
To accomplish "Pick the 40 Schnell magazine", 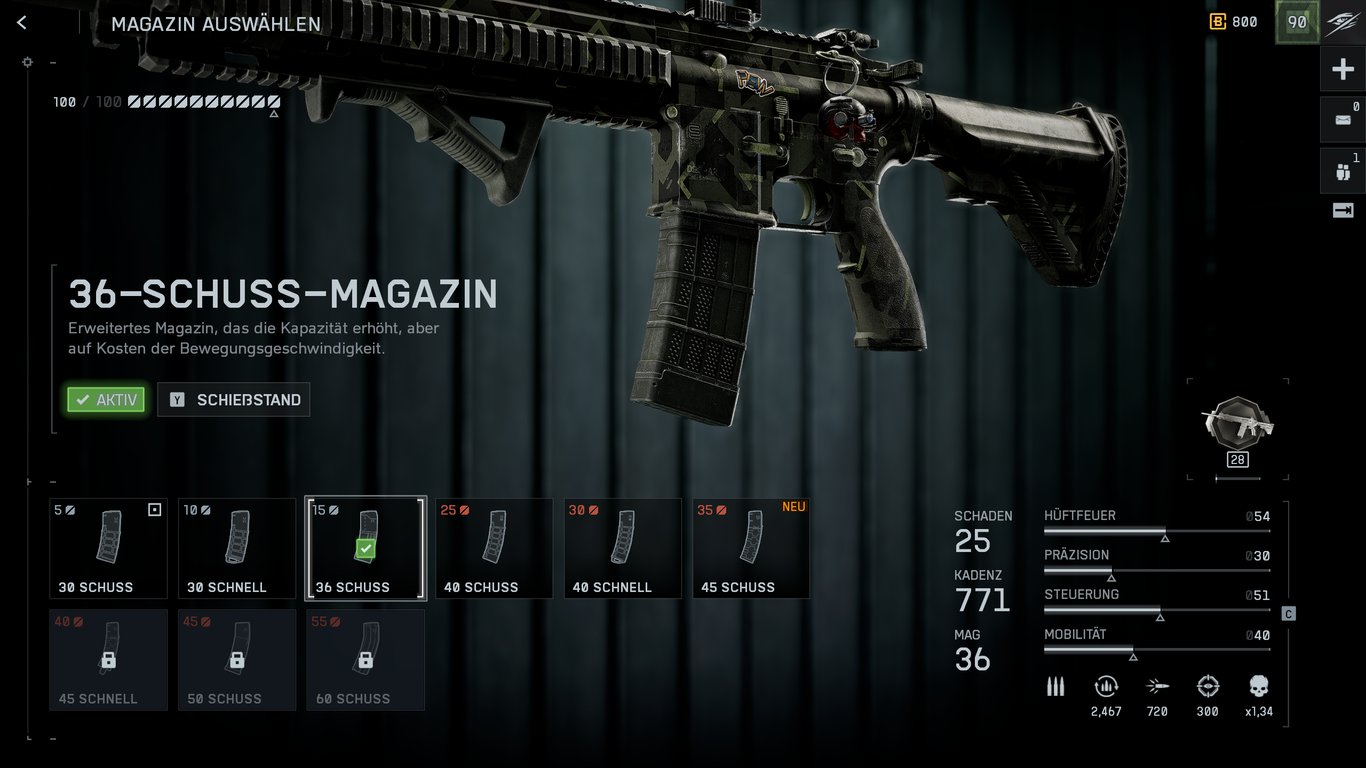I will pyautogui.click(x=623, y=548).
